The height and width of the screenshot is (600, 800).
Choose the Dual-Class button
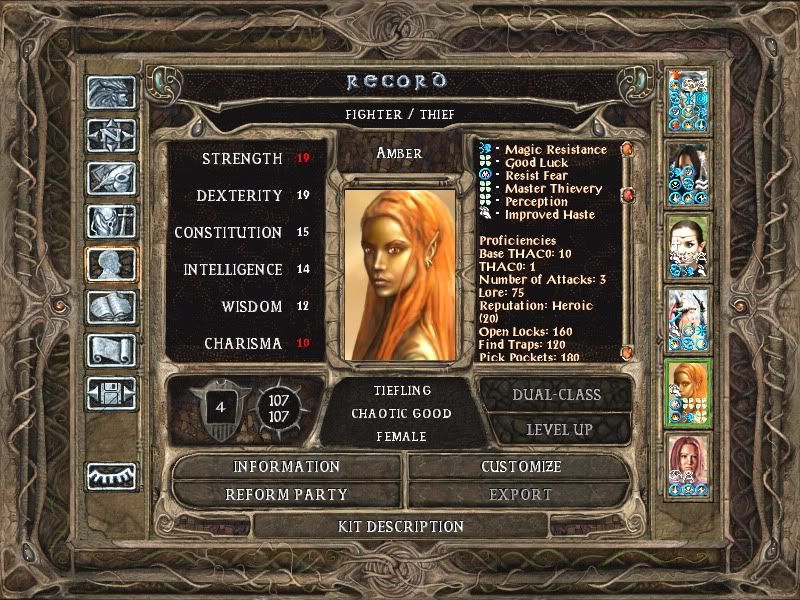click(x=556, y=394)
